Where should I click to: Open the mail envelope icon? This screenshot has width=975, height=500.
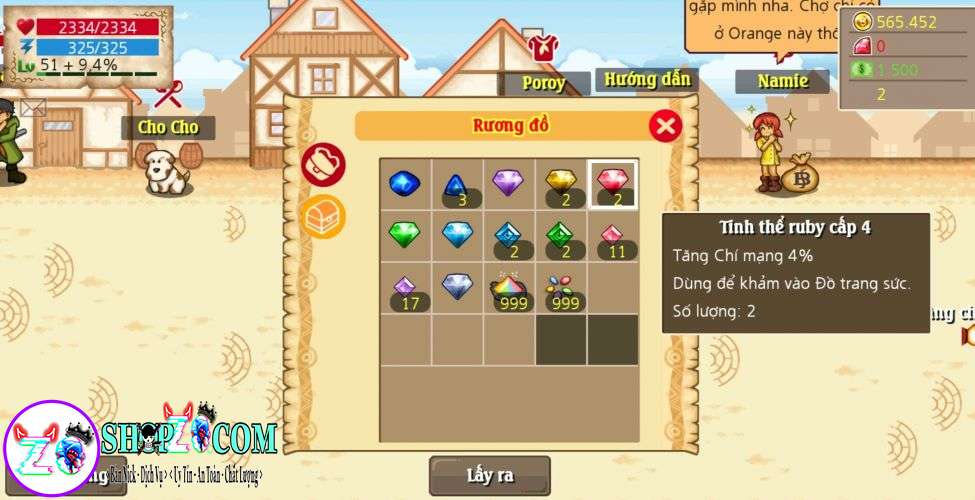[x=32, y=108]
